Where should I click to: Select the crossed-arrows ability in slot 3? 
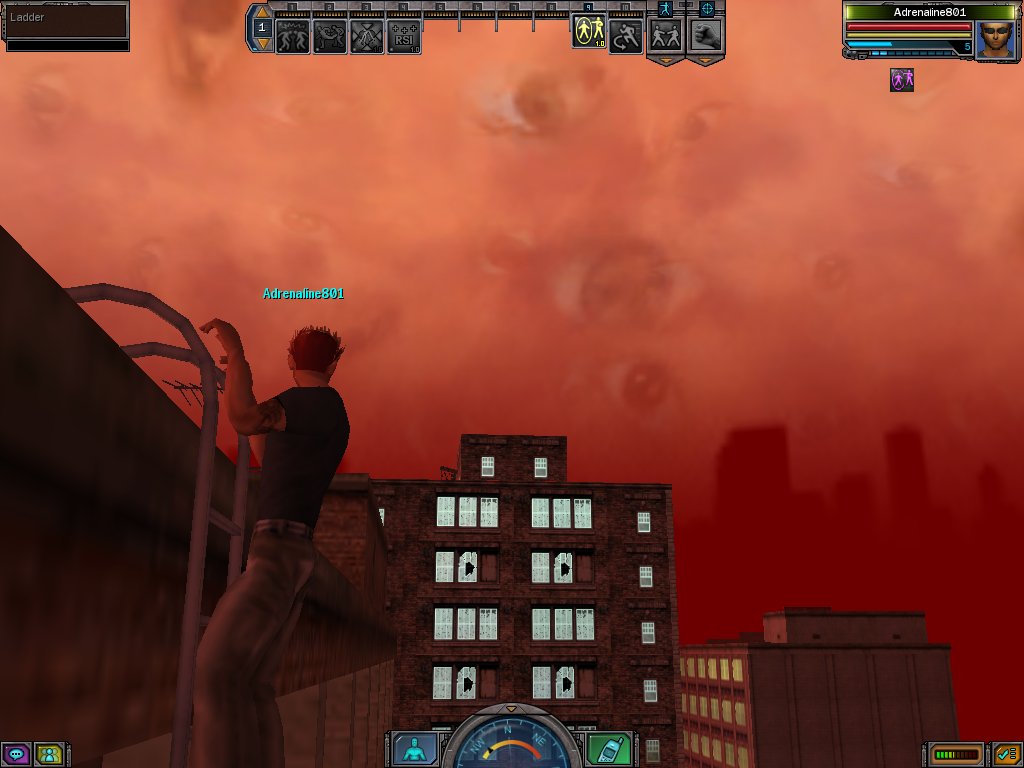pyautogui.click(x=367, y=37)
